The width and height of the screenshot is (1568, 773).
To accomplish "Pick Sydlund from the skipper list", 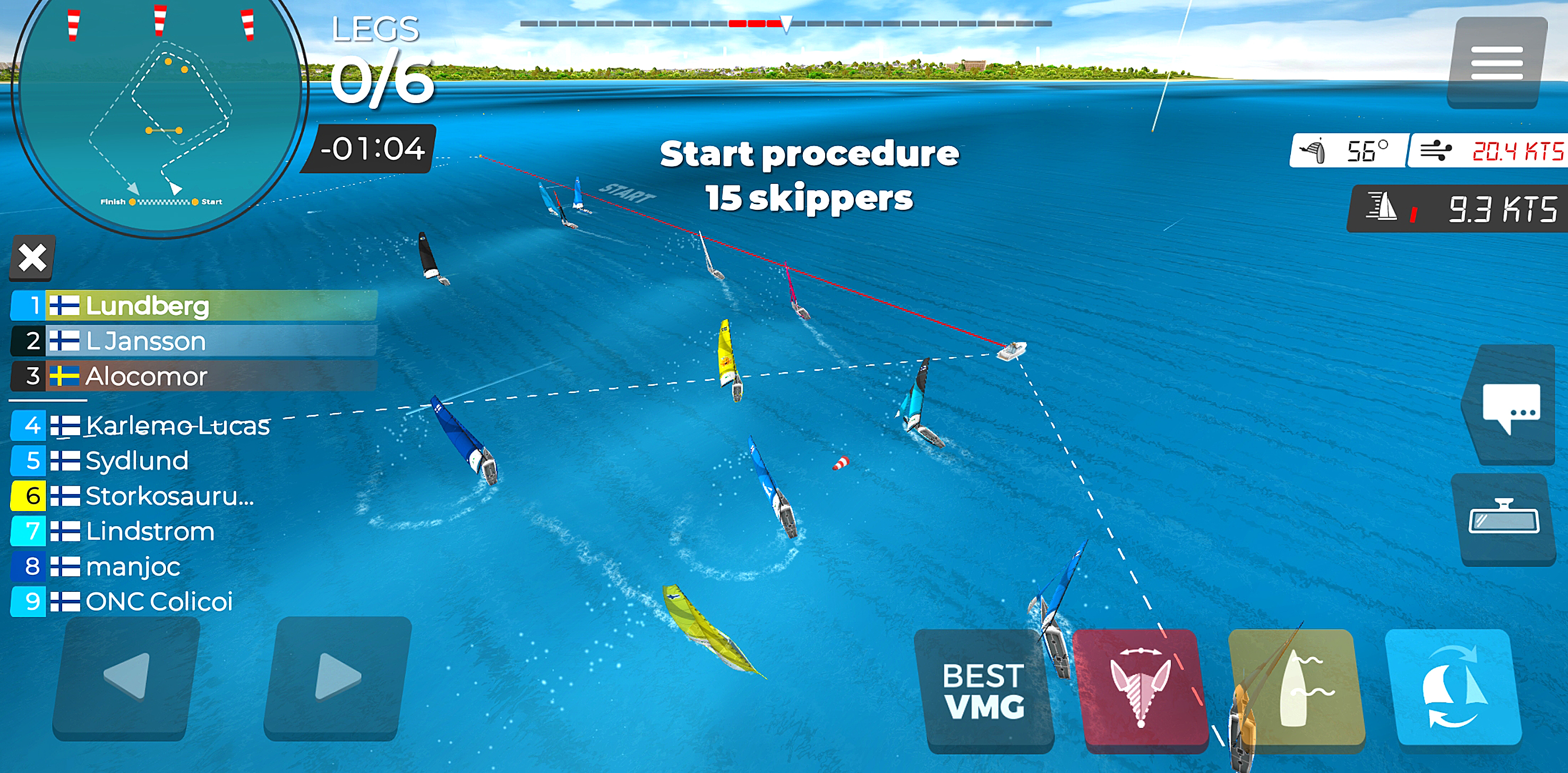I will point(137,461).
